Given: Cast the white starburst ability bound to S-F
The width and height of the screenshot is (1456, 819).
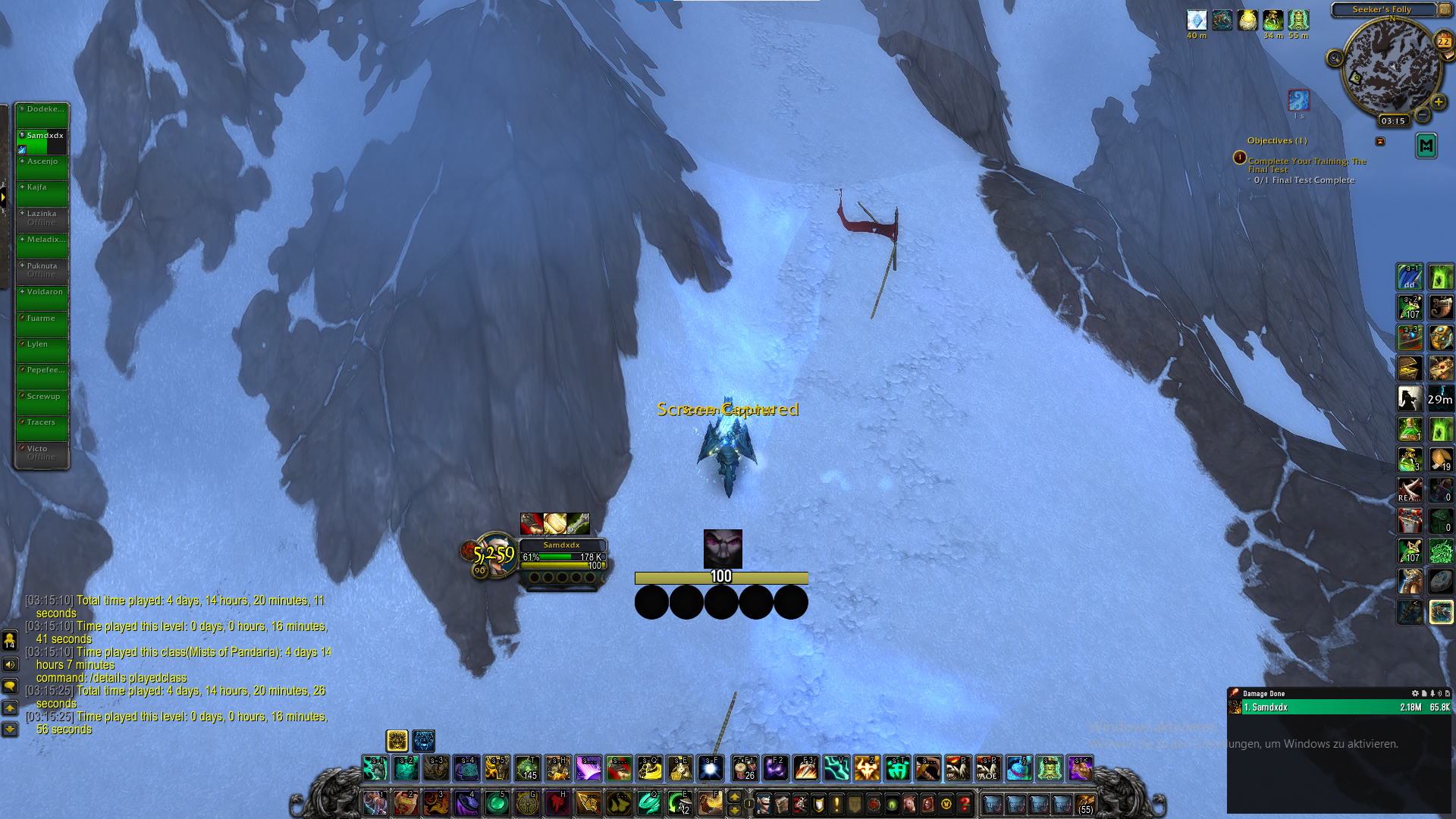Looking at the screenshot, I should click(711, 769).
